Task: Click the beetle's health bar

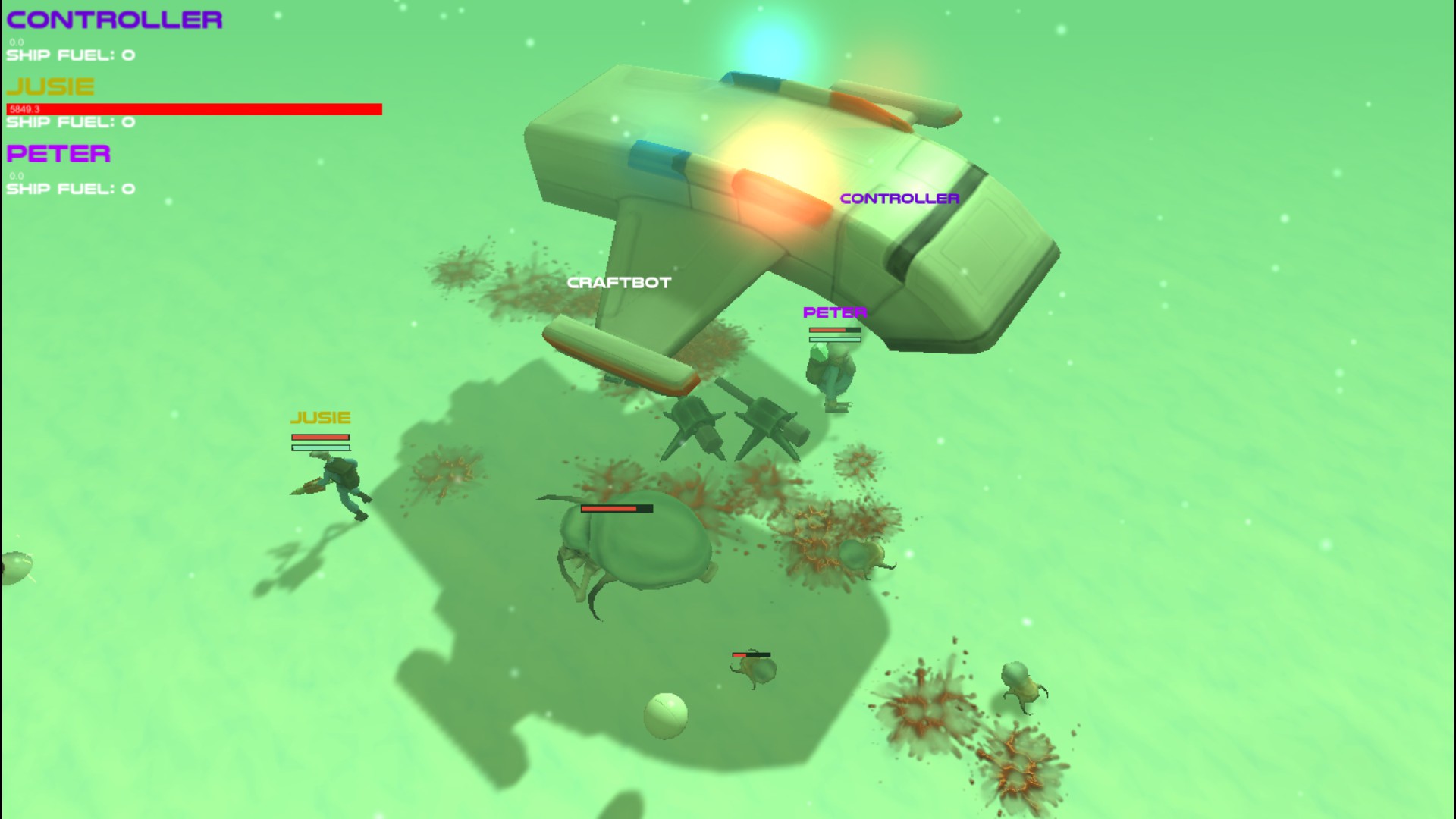Action: click(616, 509)
